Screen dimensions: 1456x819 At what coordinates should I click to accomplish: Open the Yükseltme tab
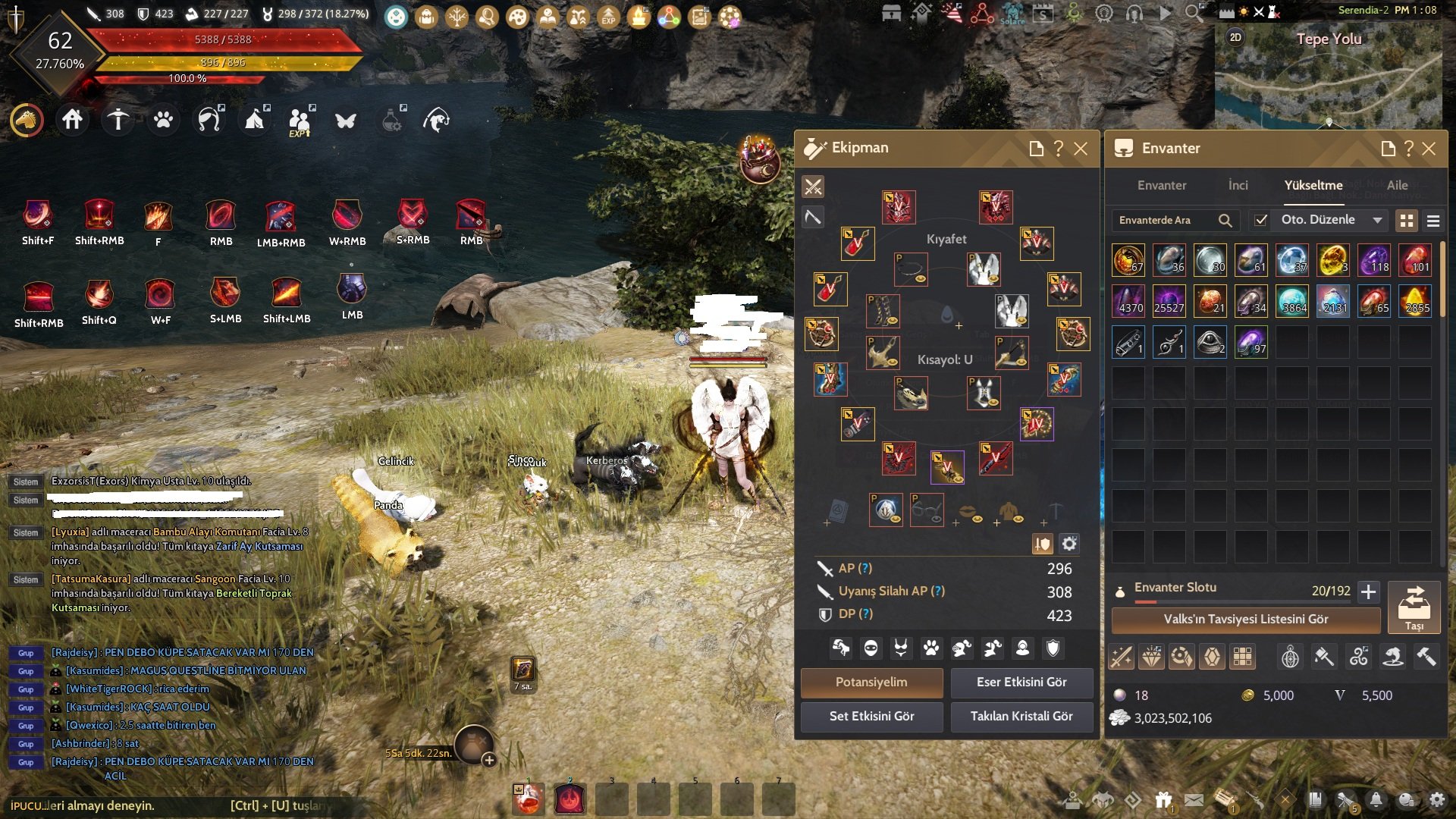pyautogui.click(x=1313, y=185)
